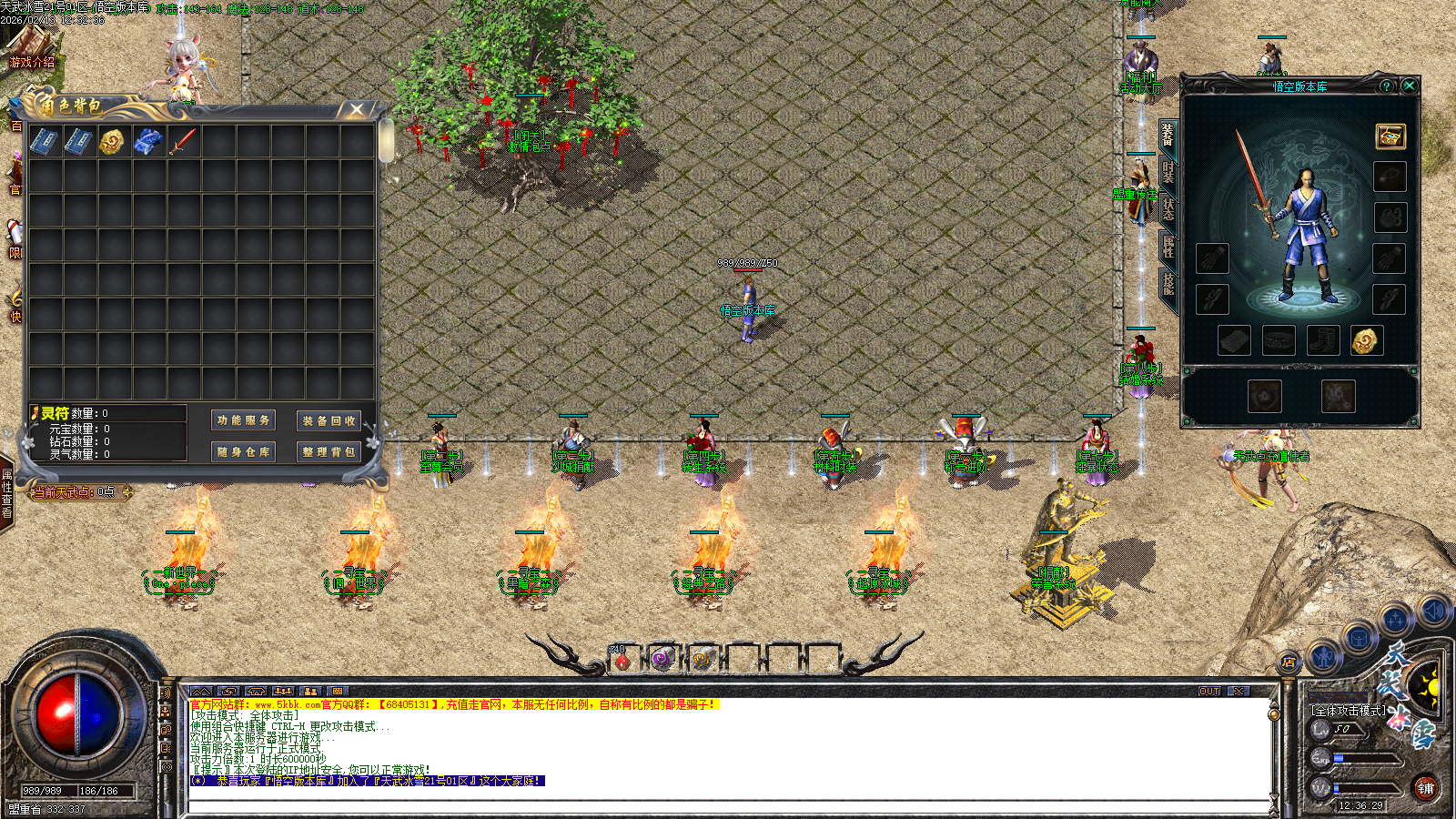Click the 整理背包 button in the backpack window

(329, 451)
